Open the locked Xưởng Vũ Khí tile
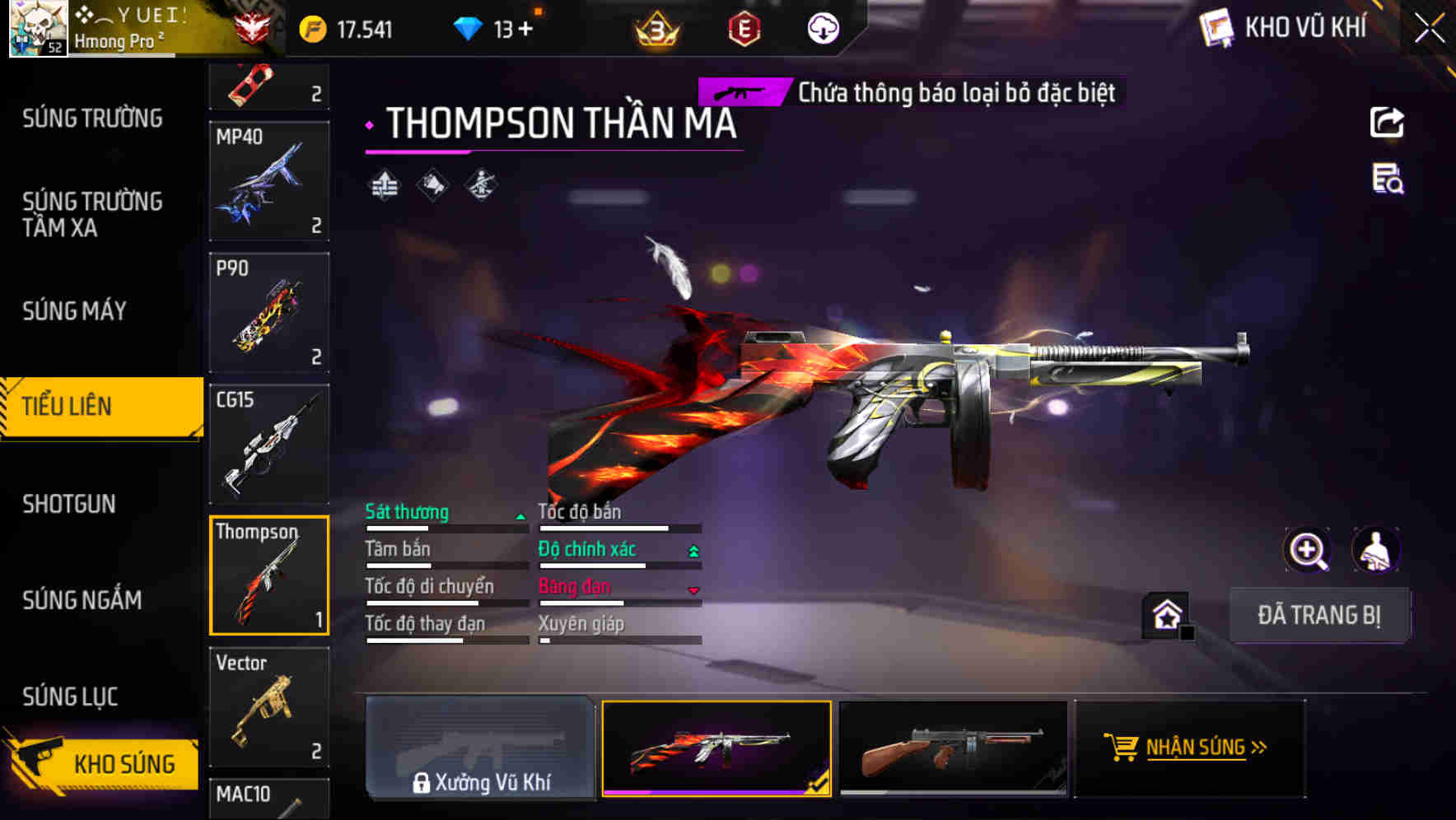The width and height of the screenshot is (1456, 820). click(x=480, y=748)
